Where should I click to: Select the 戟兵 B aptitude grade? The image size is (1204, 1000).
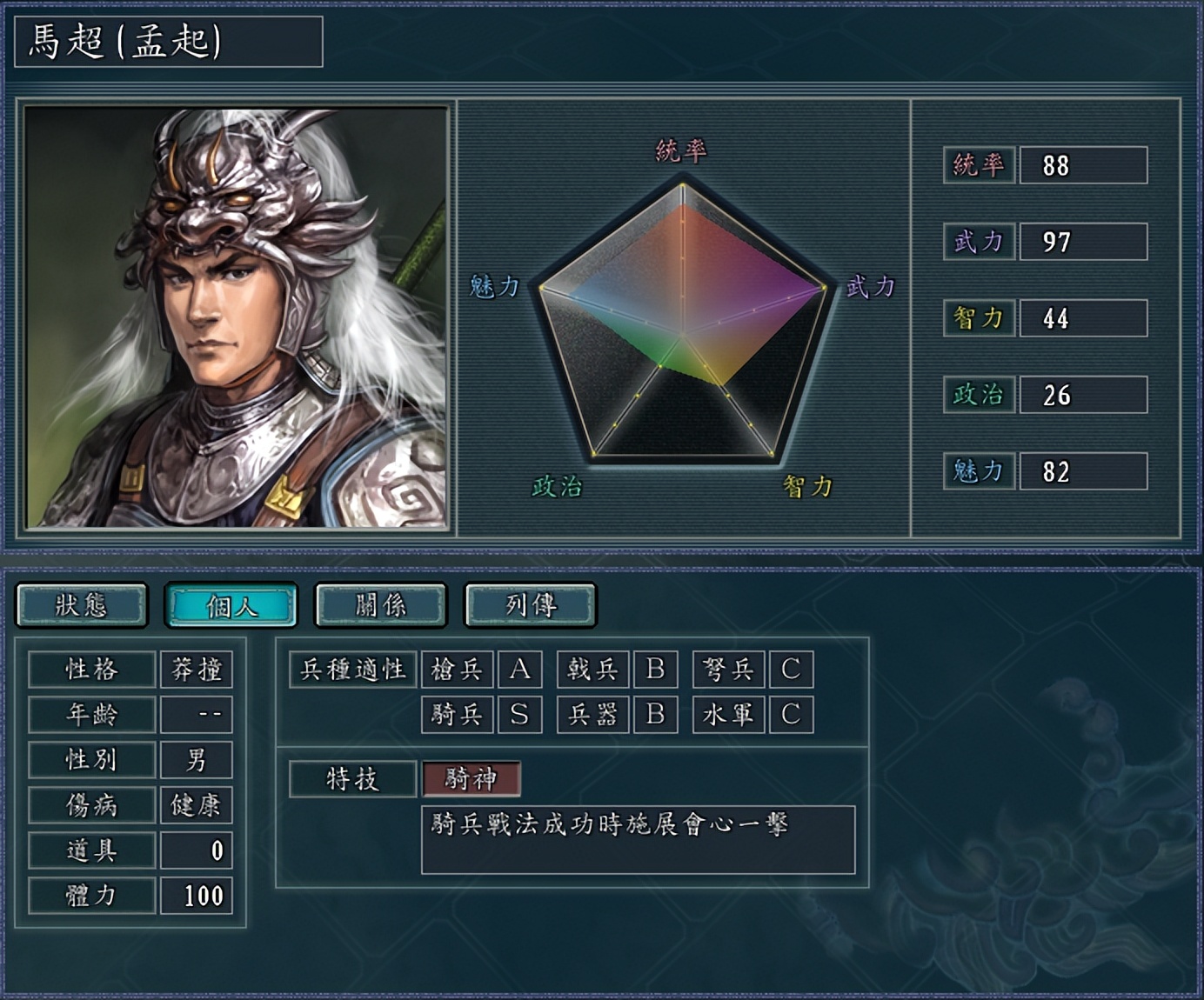[x=655, y=670]
